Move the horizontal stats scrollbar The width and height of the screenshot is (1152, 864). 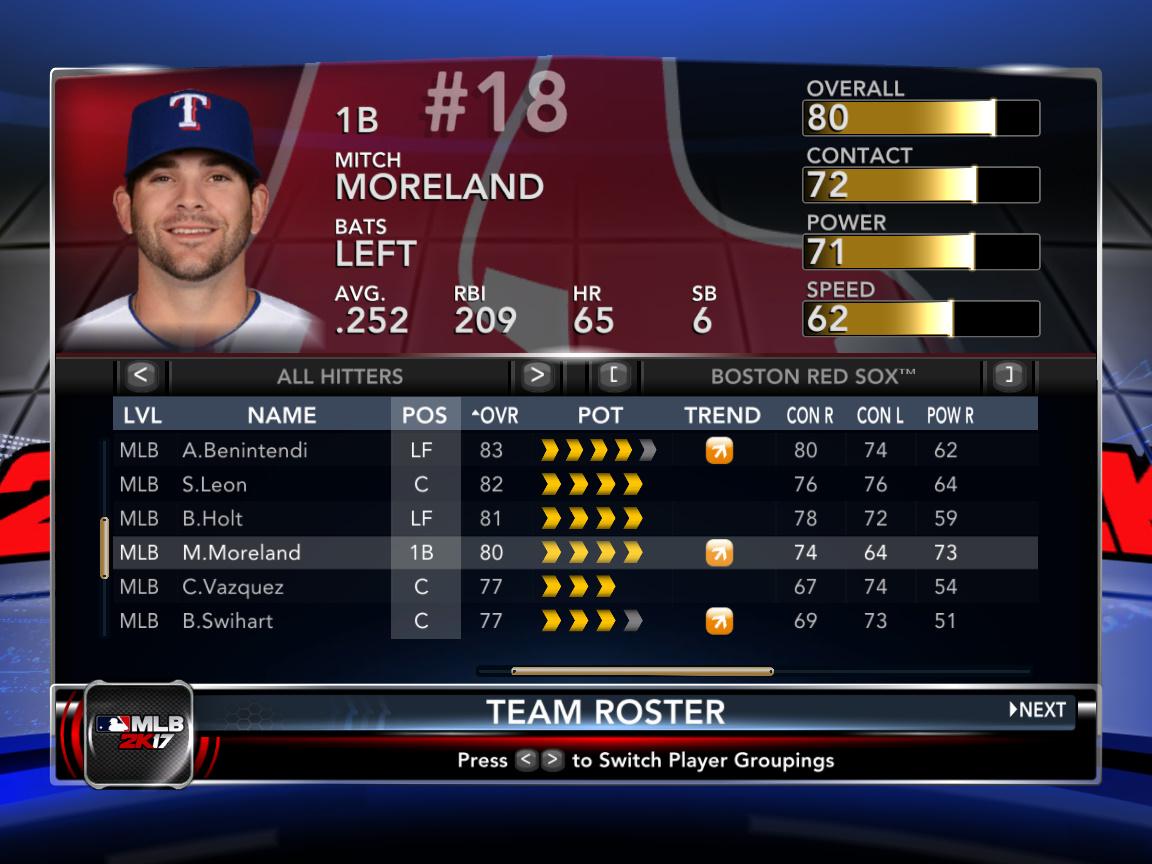pyautogui.click(x=642, y=671)
